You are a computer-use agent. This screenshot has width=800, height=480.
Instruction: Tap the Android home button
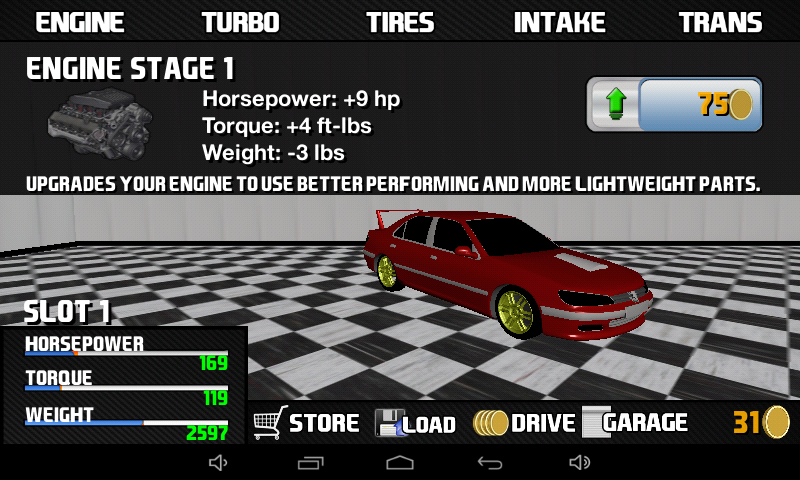click(400, 462)
